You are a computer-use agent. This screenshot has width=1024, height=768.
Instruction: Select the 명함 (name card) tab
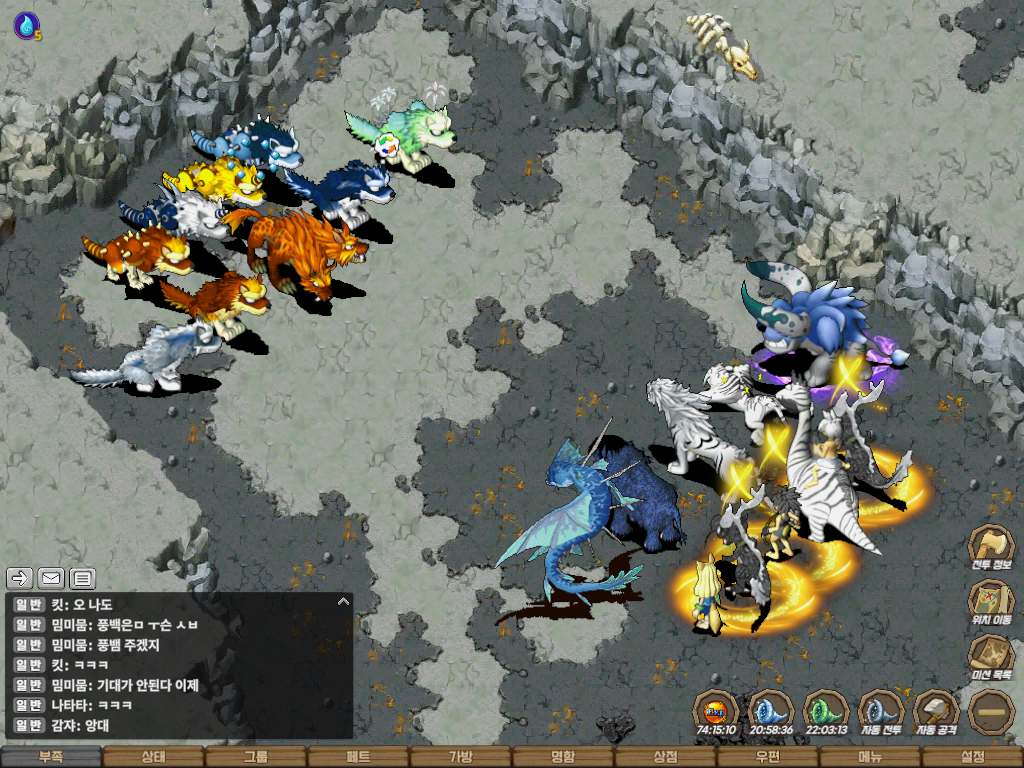pos(563,757)
